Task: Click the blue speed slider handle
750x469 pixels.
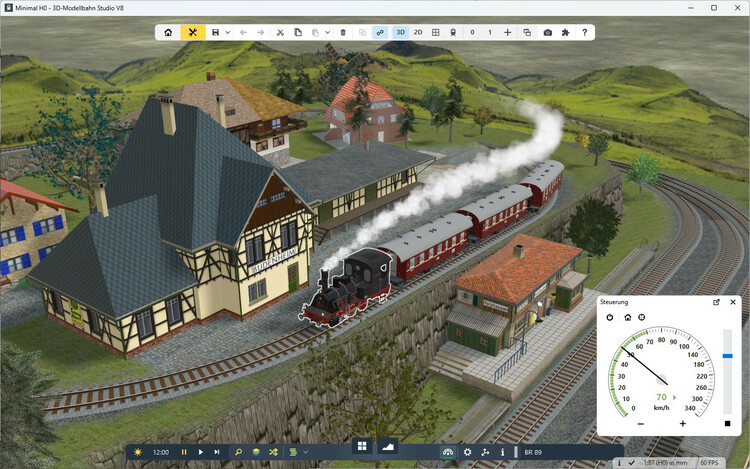Action: click(727, 355)
